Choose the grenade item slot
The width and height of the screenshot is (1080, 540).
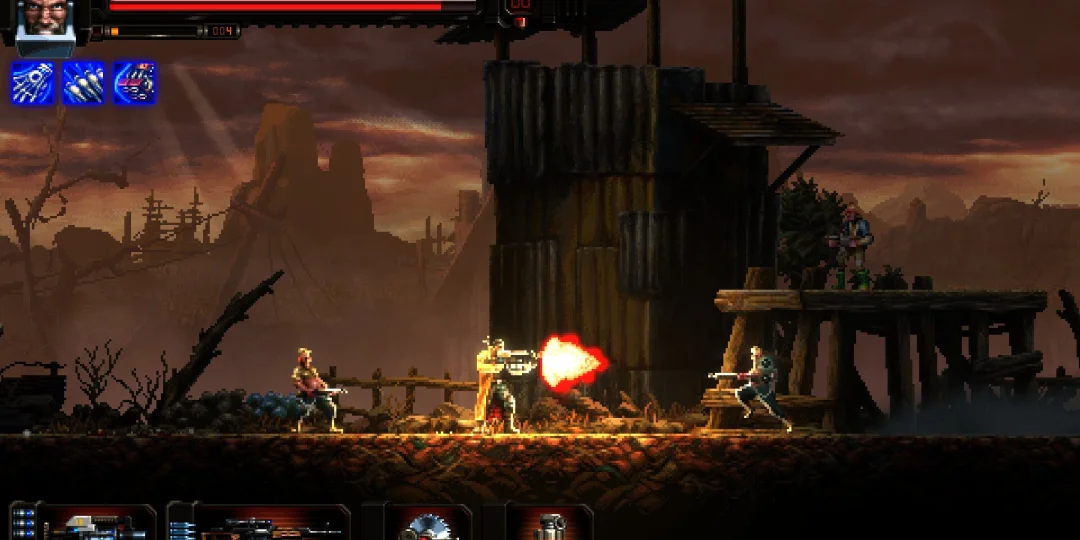coord(548,524)
